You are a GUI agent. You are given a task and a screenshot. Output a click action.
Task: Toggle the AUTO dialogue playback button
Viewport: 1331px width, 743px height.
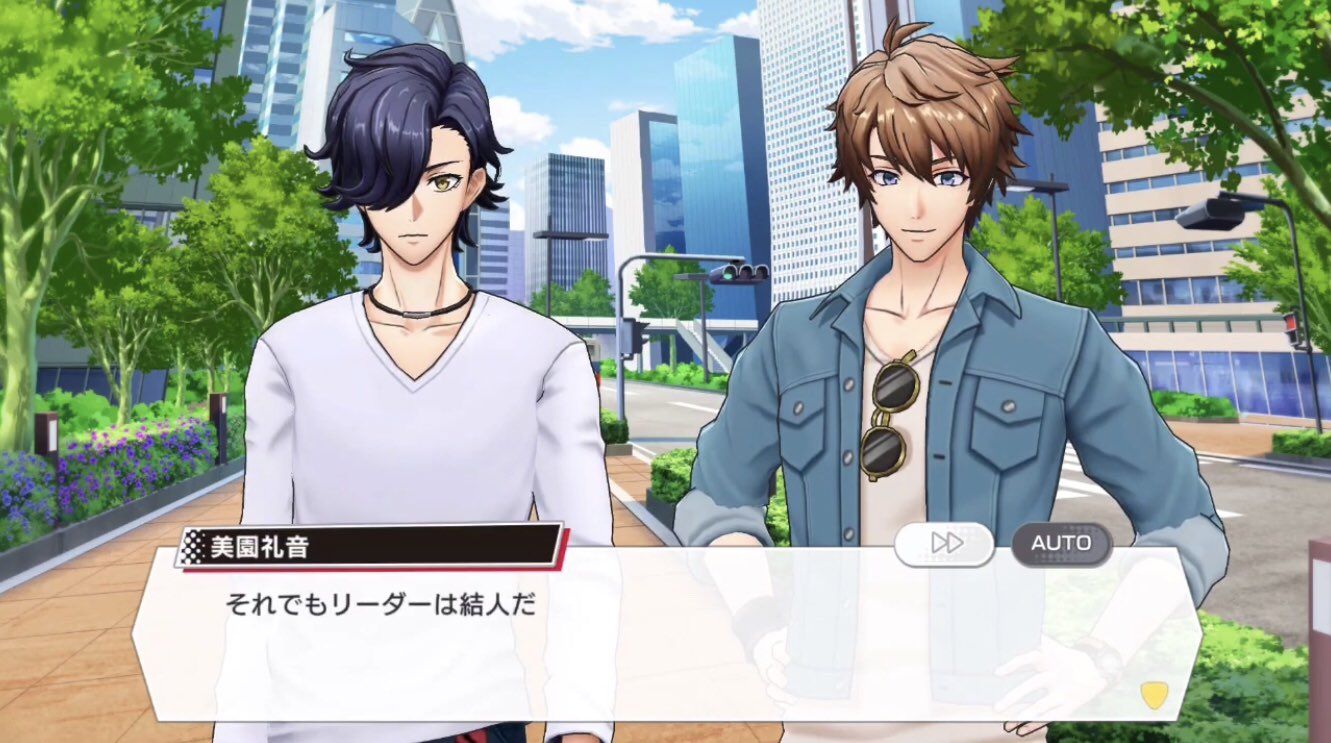point(1061,543)
